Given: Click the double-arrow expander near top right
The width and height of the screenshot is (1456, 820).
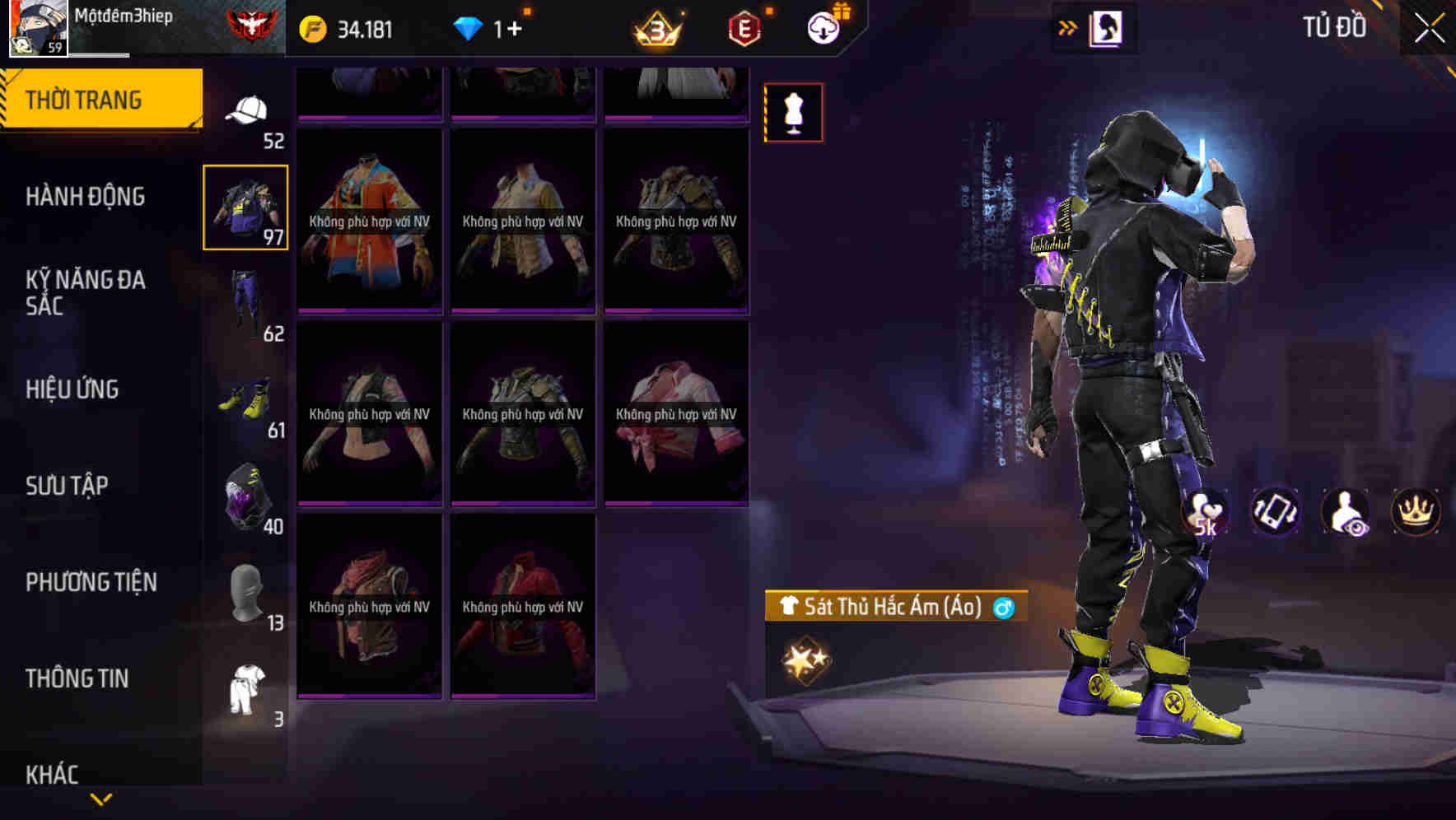Looking at the screenshot, I should [x=1068, y=27].
